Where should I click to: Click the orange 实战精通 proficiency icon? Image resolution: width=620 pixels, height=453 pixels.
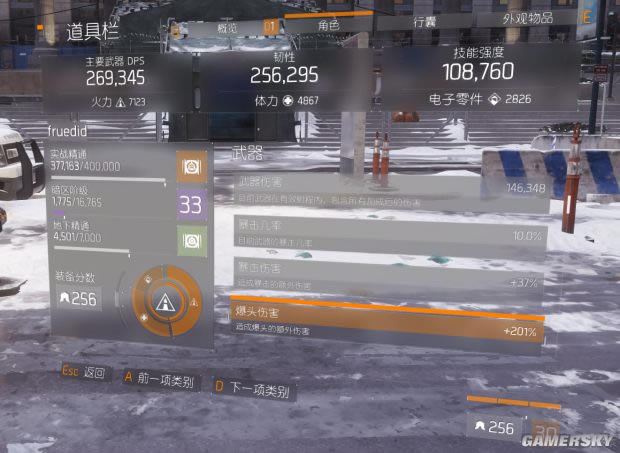[x=191, y=167]
